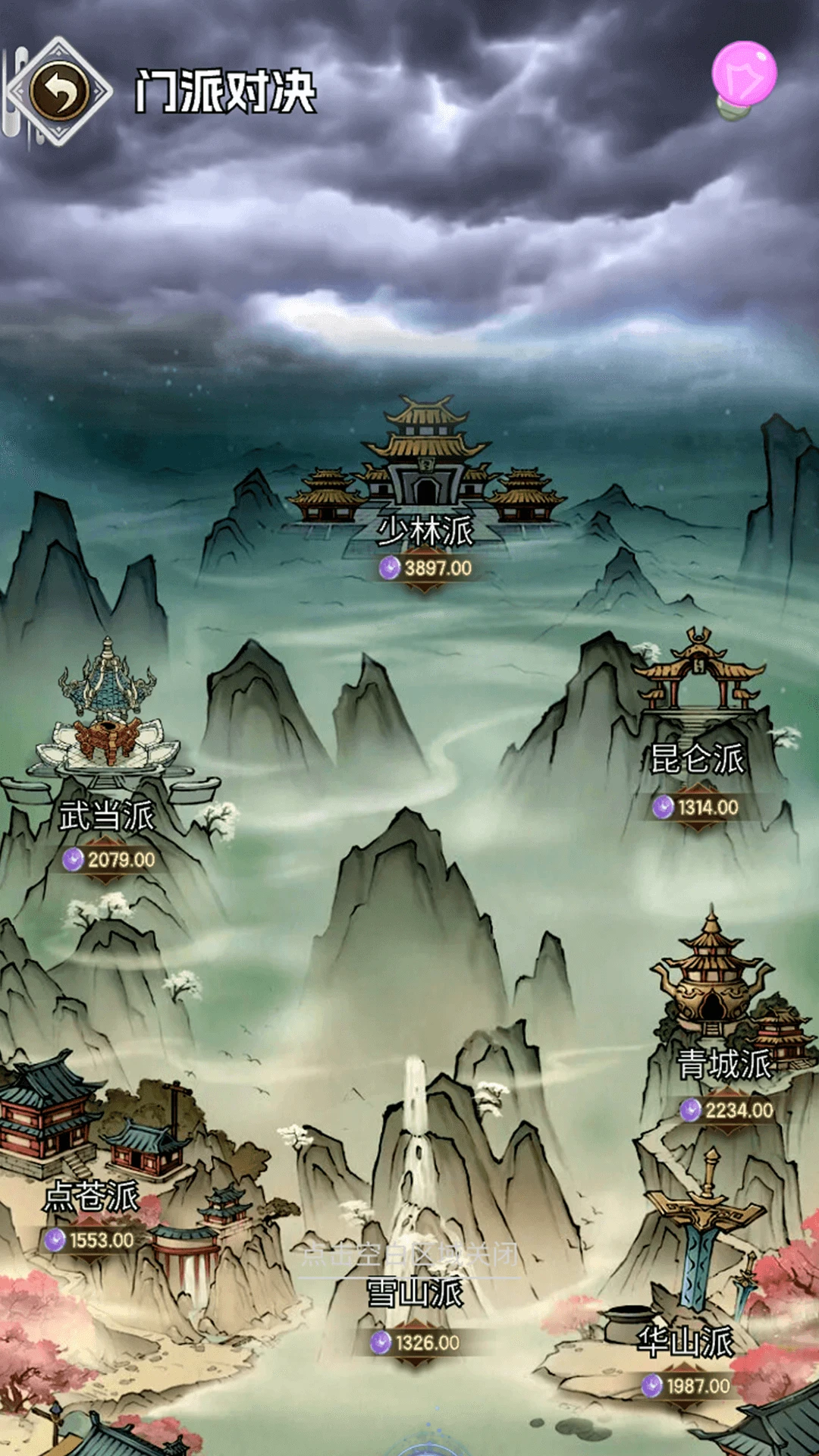The height and width of the screenshot is (1456, 819).
Task: Go back using the arrow button
Action: point(59,91)
